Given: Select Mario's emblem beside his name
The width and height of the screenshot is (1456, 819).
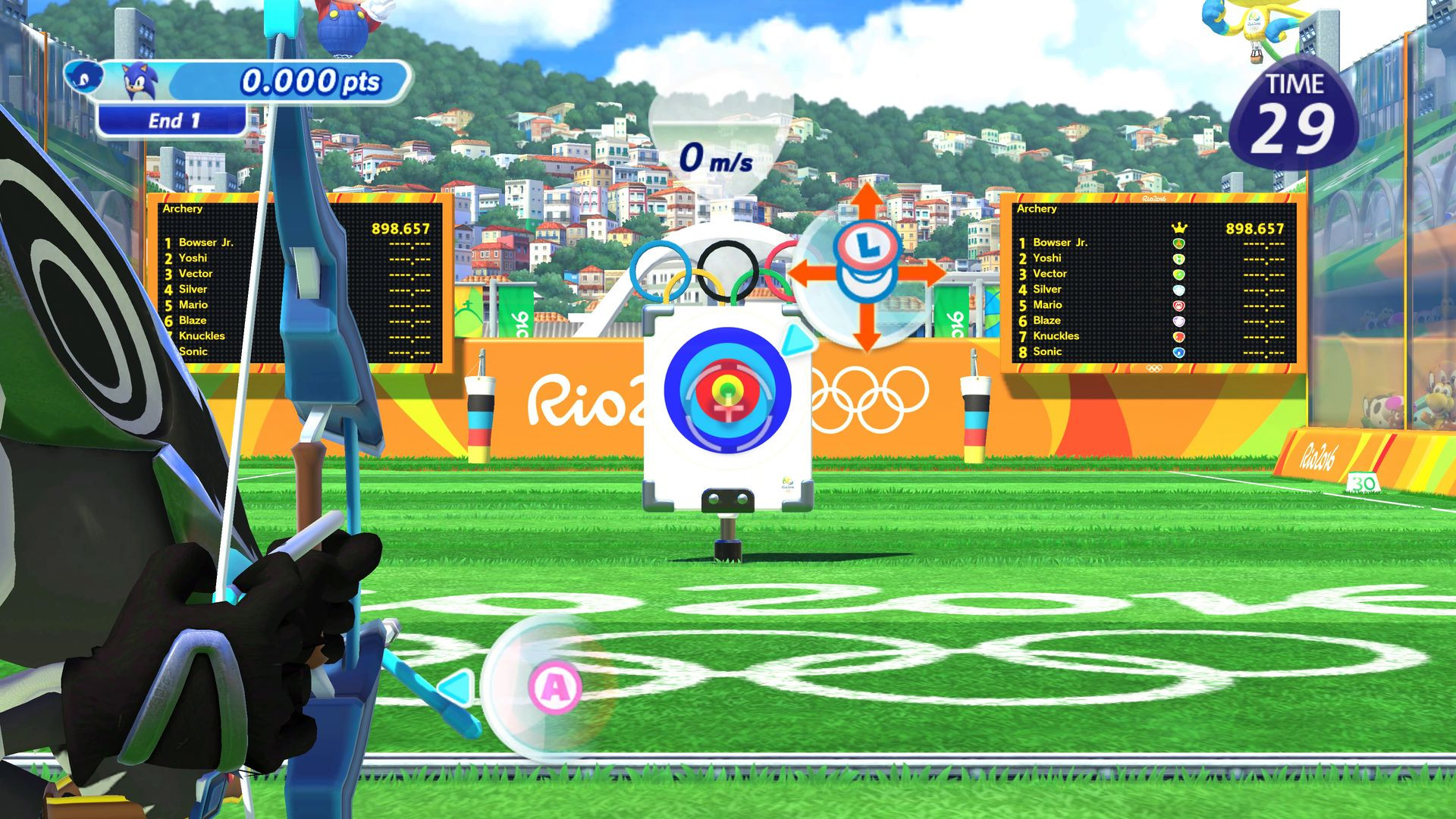Looking at the screenshot, I should (x=1179, y=305).
